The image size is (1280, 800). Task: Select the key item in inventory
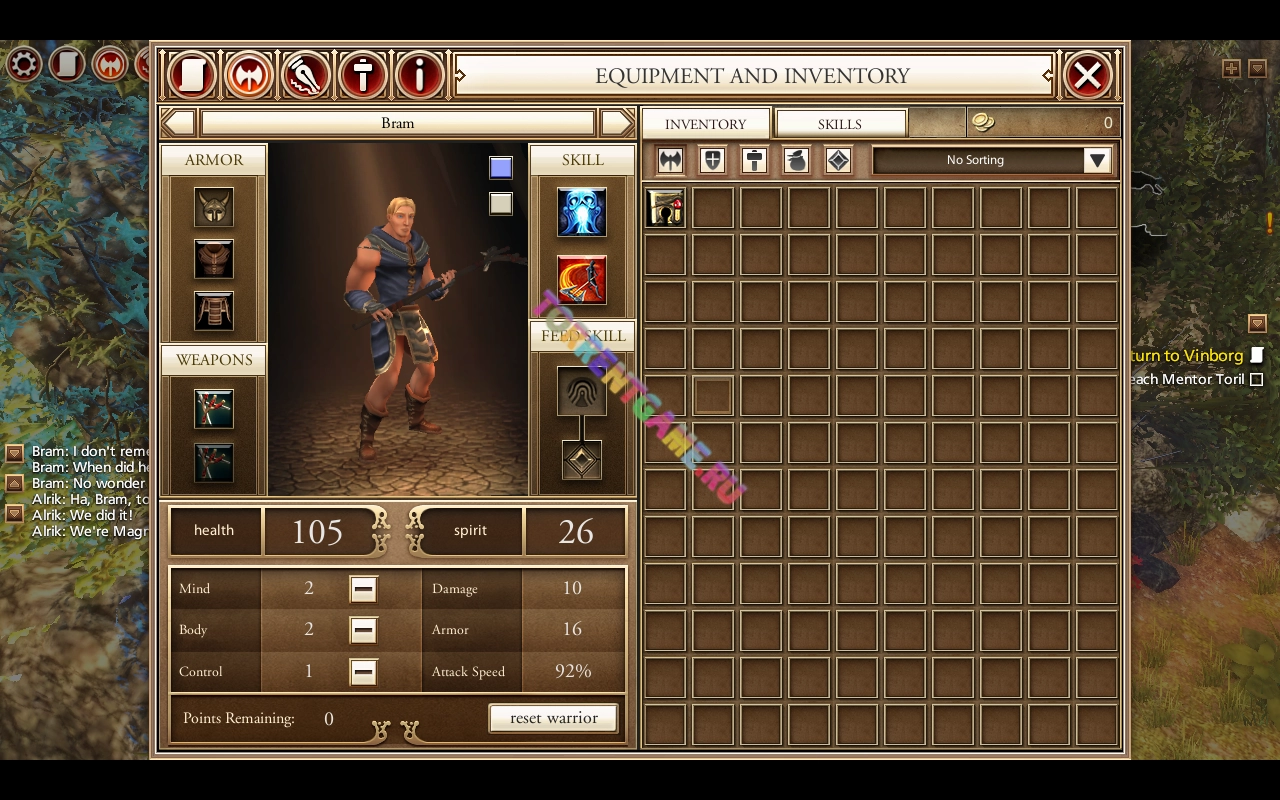coord(665,208)
